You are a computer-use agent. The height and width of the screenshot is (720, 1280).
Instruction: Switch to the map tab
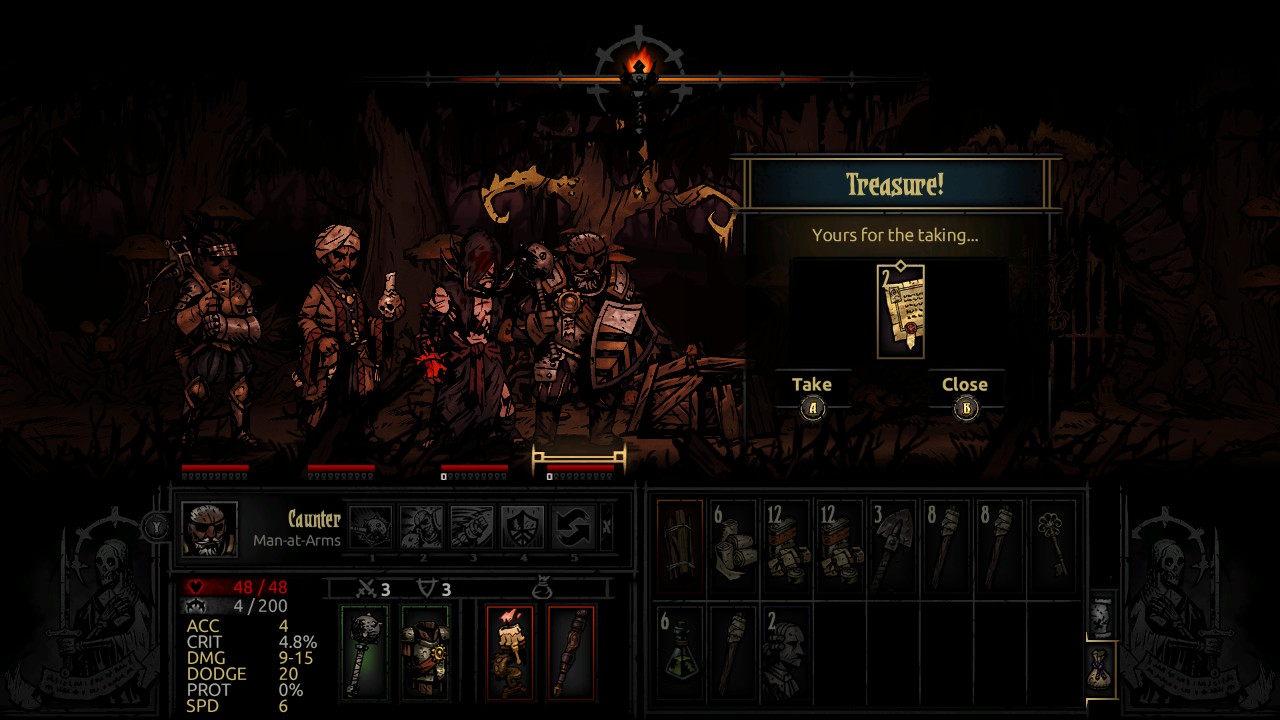1100,615
